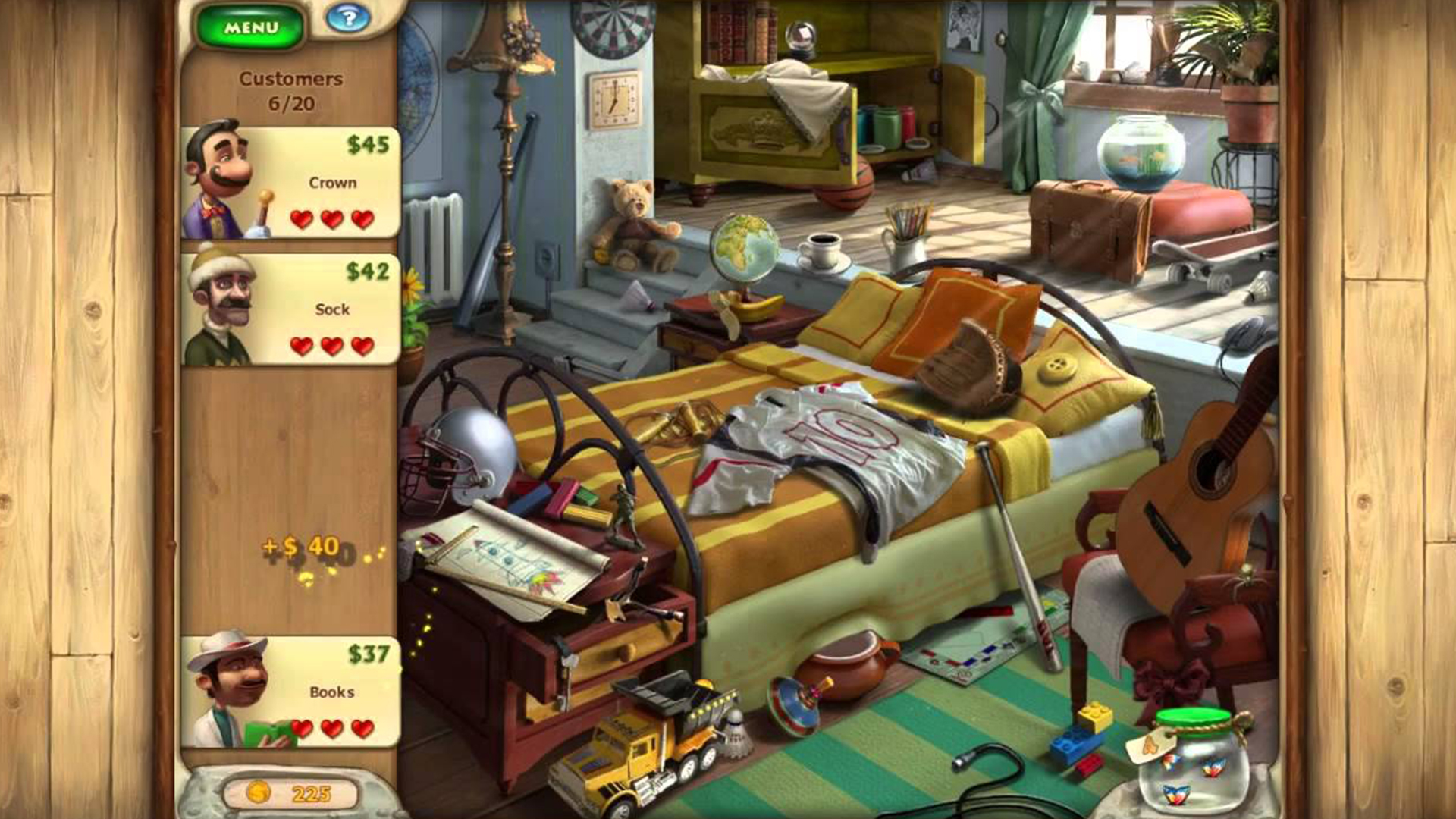Click the blue question mark help button

point(348,18)
